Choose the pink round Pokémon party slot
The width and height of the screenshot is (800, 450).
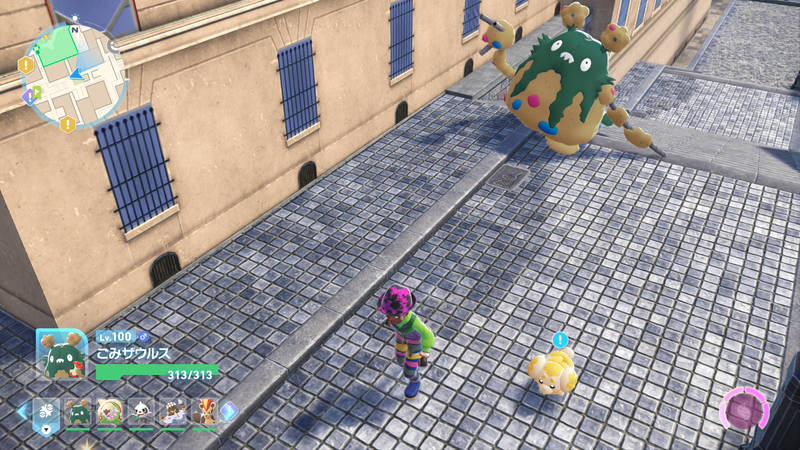click(x=110, y=411)
